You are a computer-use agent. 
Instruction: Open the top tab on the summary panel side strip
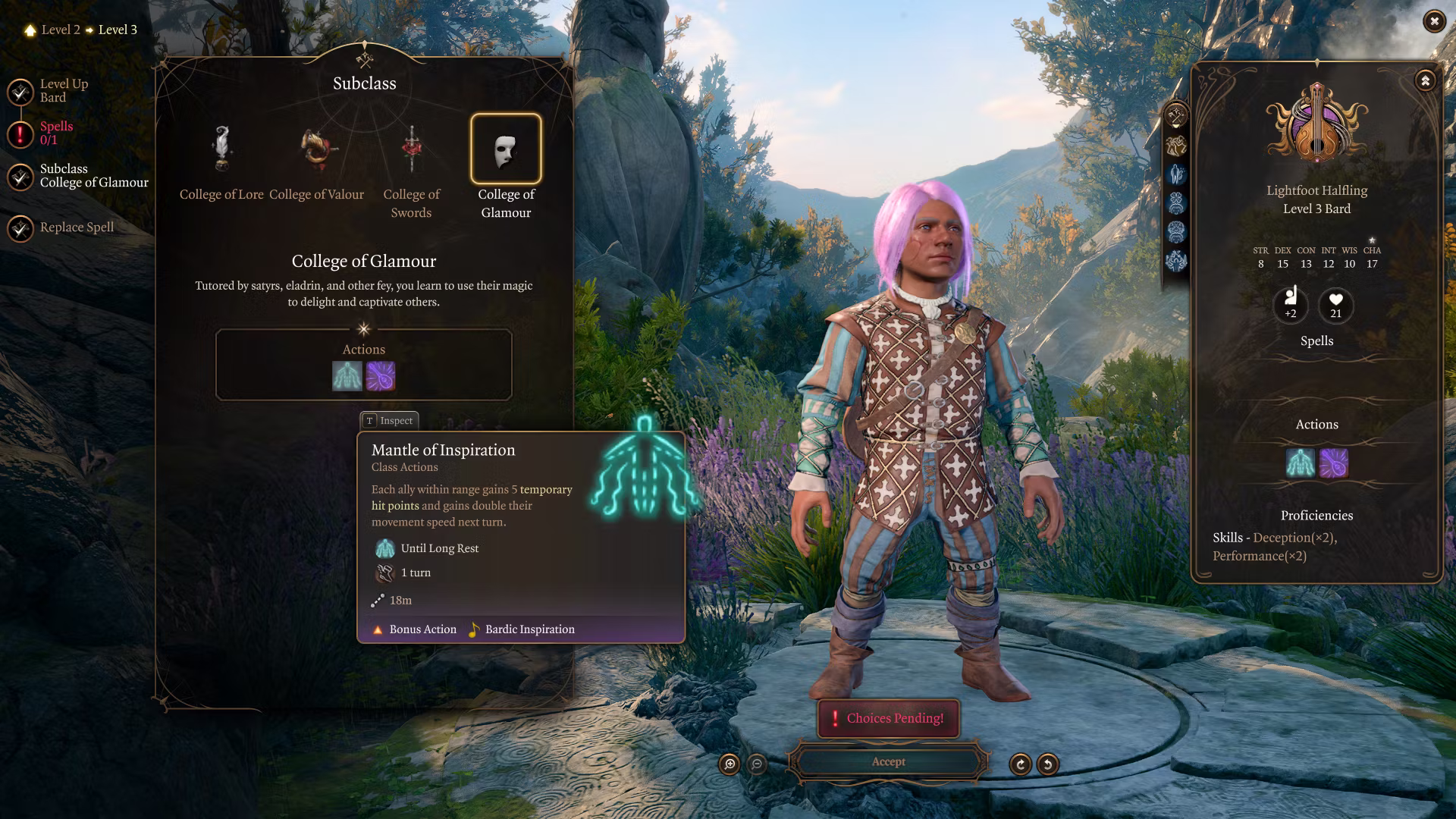(x=1176, y=116)
